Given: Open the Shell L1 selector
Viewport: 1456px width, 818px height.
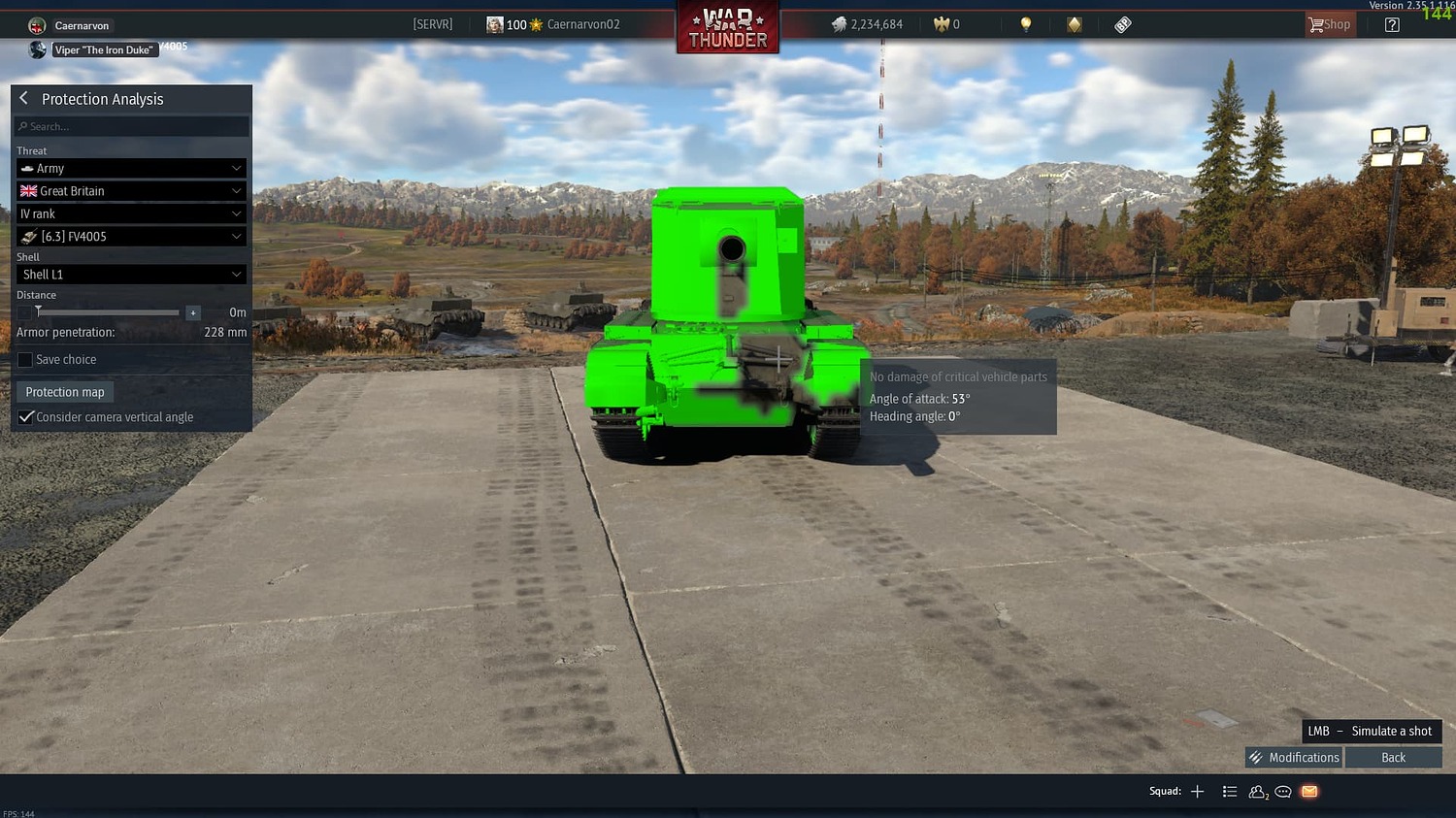Looking at the screenshot, I should tap(131, 274).
